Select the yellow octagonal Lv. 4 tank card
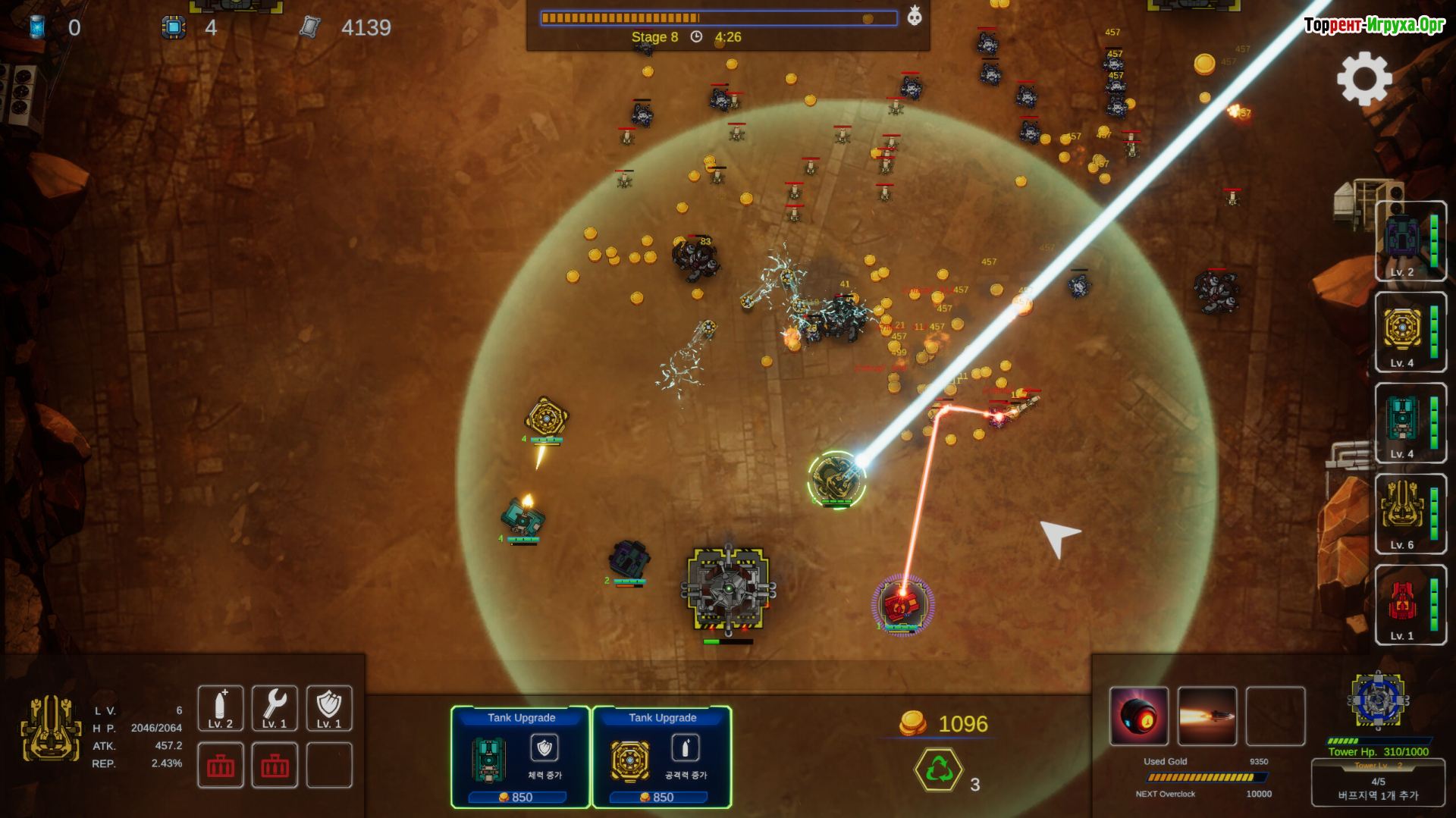 click(x=1410, y=332)
